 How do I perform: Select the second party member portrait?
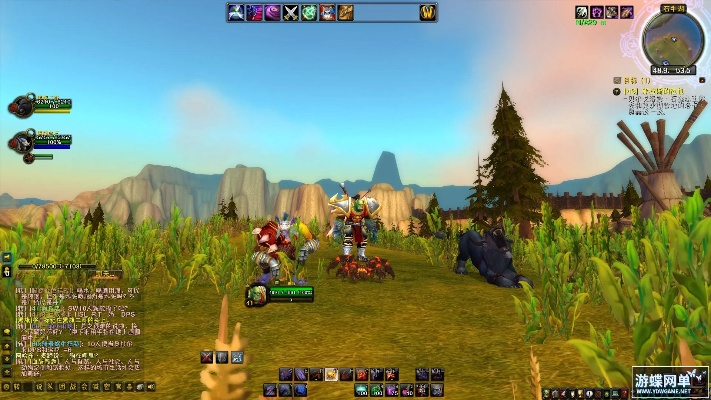click(22, 140)
